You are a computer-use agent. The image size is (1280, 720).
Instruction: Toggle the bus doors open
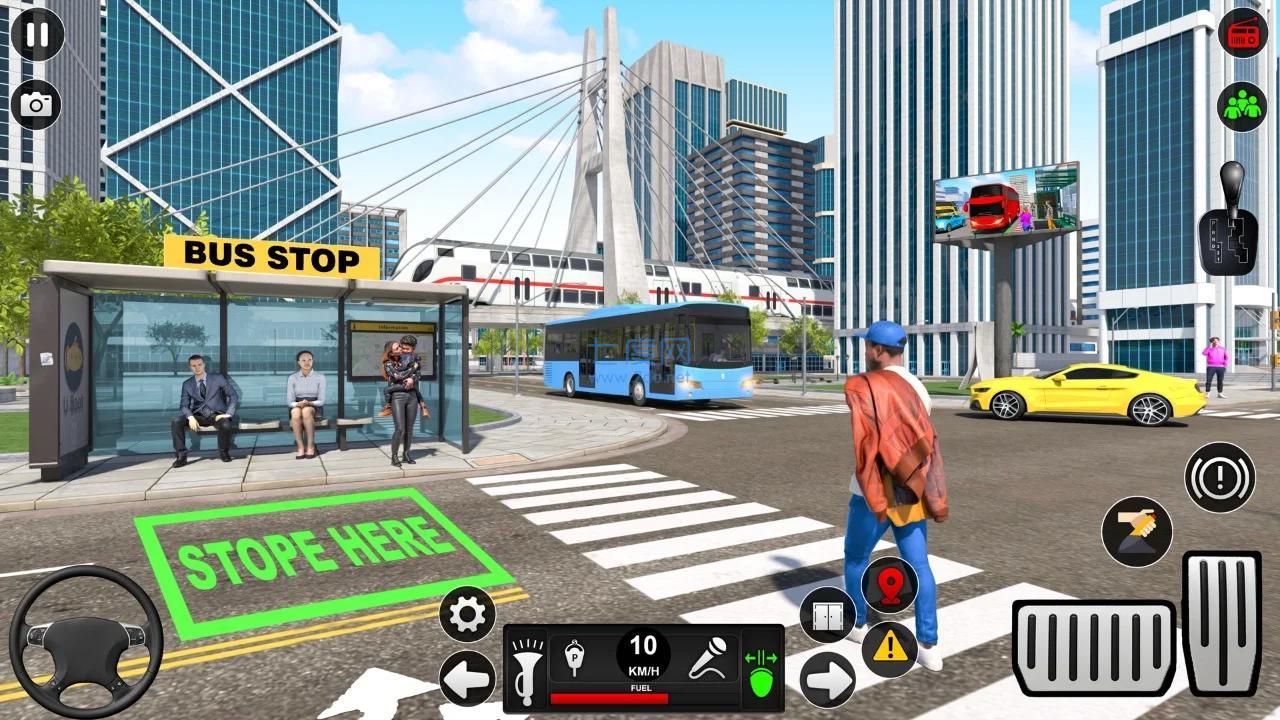point(827,612)
